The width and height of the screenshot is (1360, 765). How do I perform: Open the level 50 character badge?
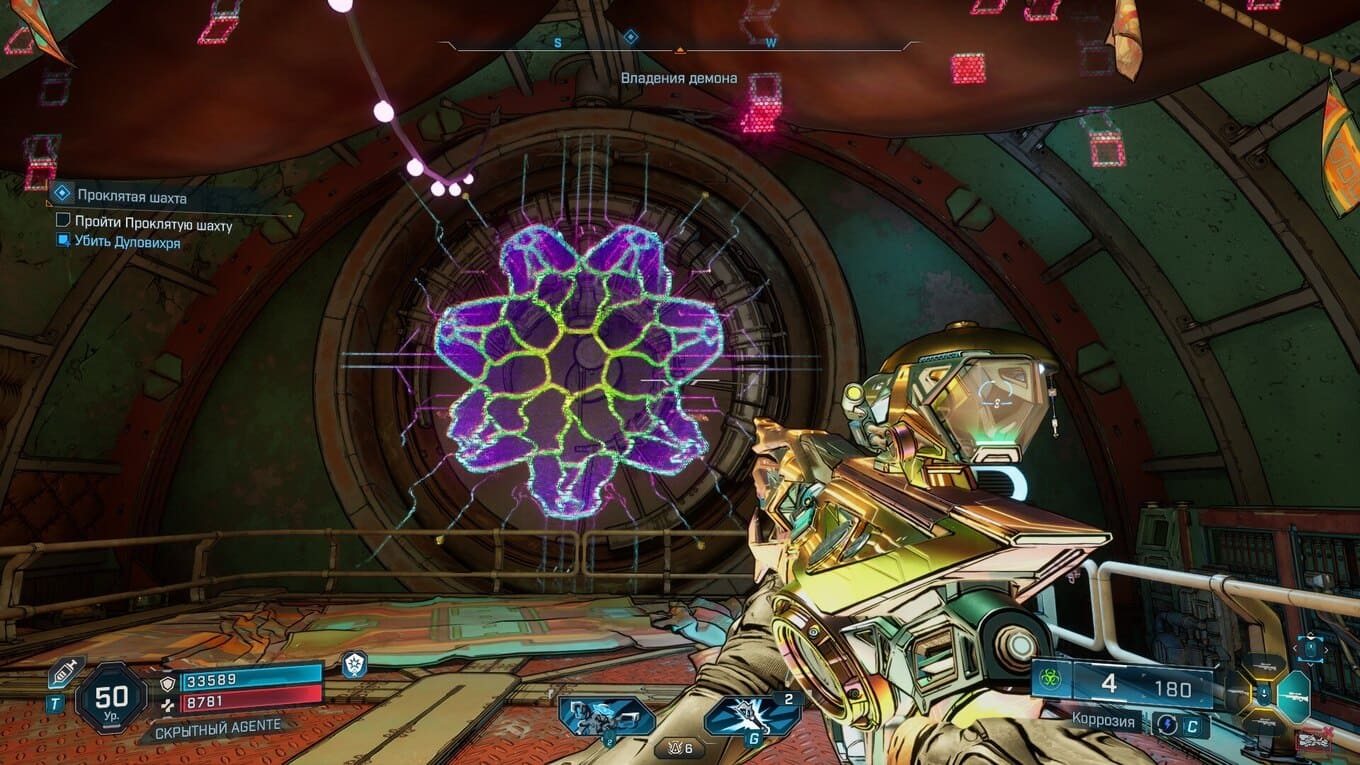point(110,697)
